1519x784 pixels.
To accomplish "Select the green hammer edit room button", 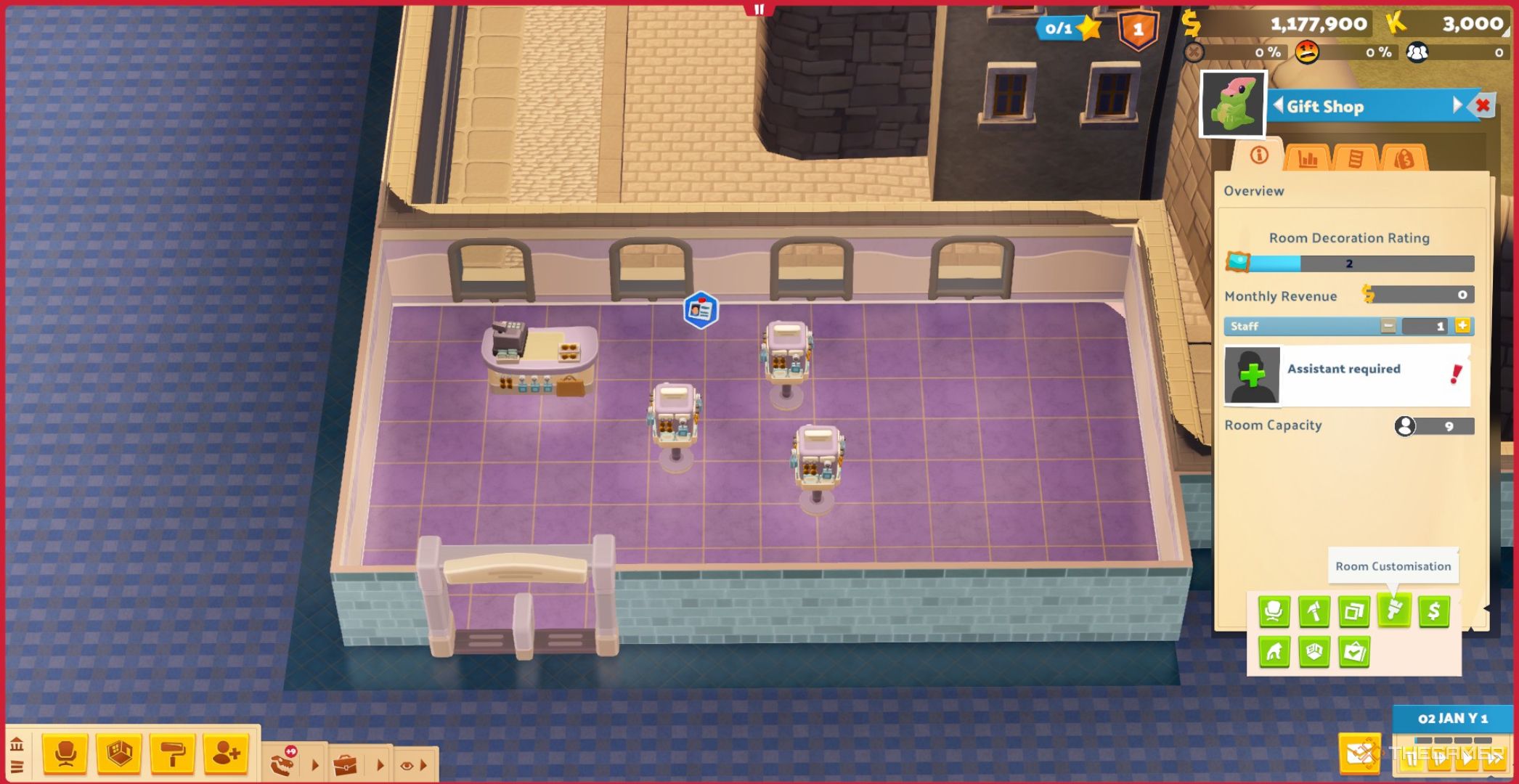I will (1314, 611).
